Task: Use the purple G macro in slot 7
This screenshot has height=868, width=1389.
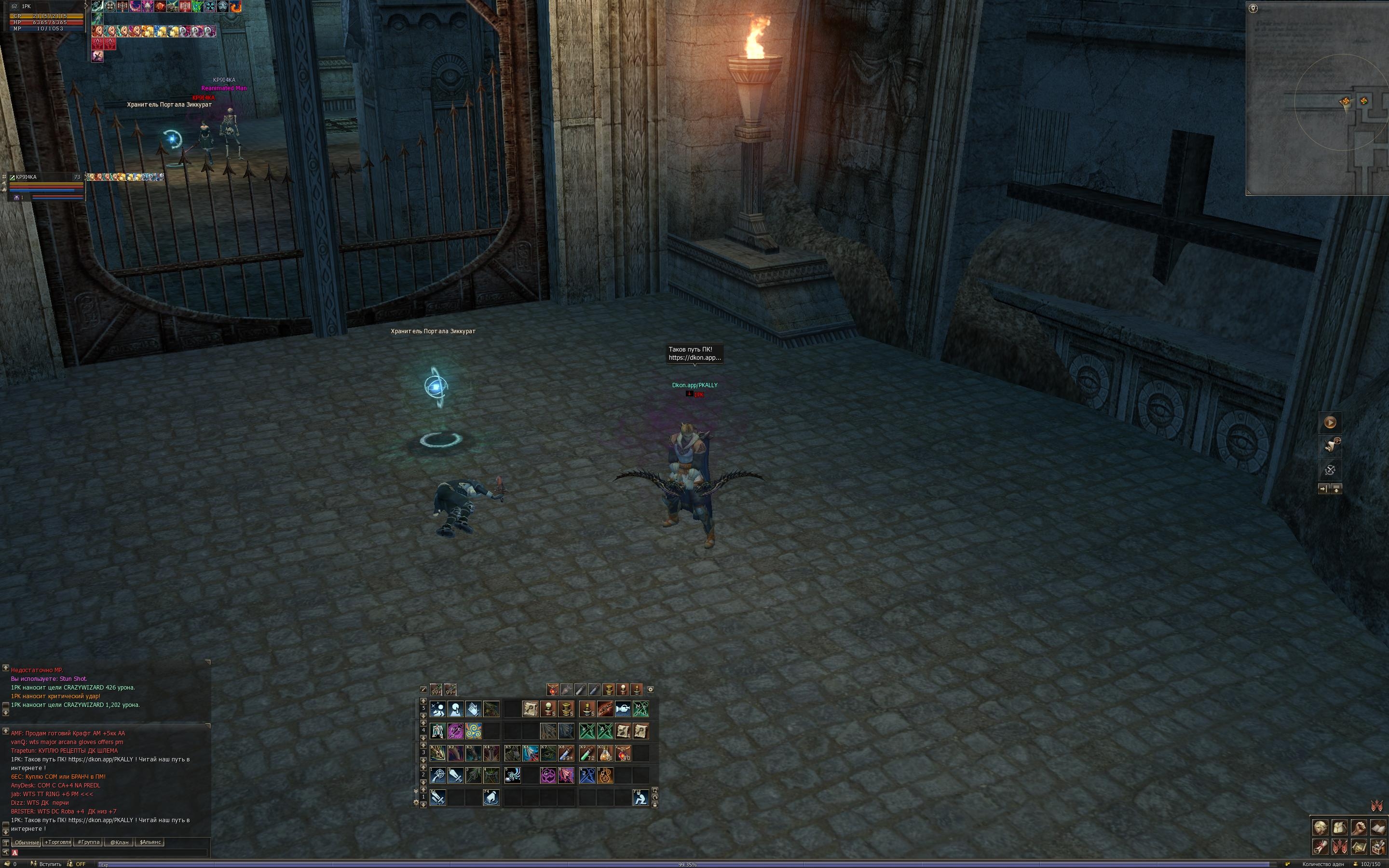Action: click(548, 775)
